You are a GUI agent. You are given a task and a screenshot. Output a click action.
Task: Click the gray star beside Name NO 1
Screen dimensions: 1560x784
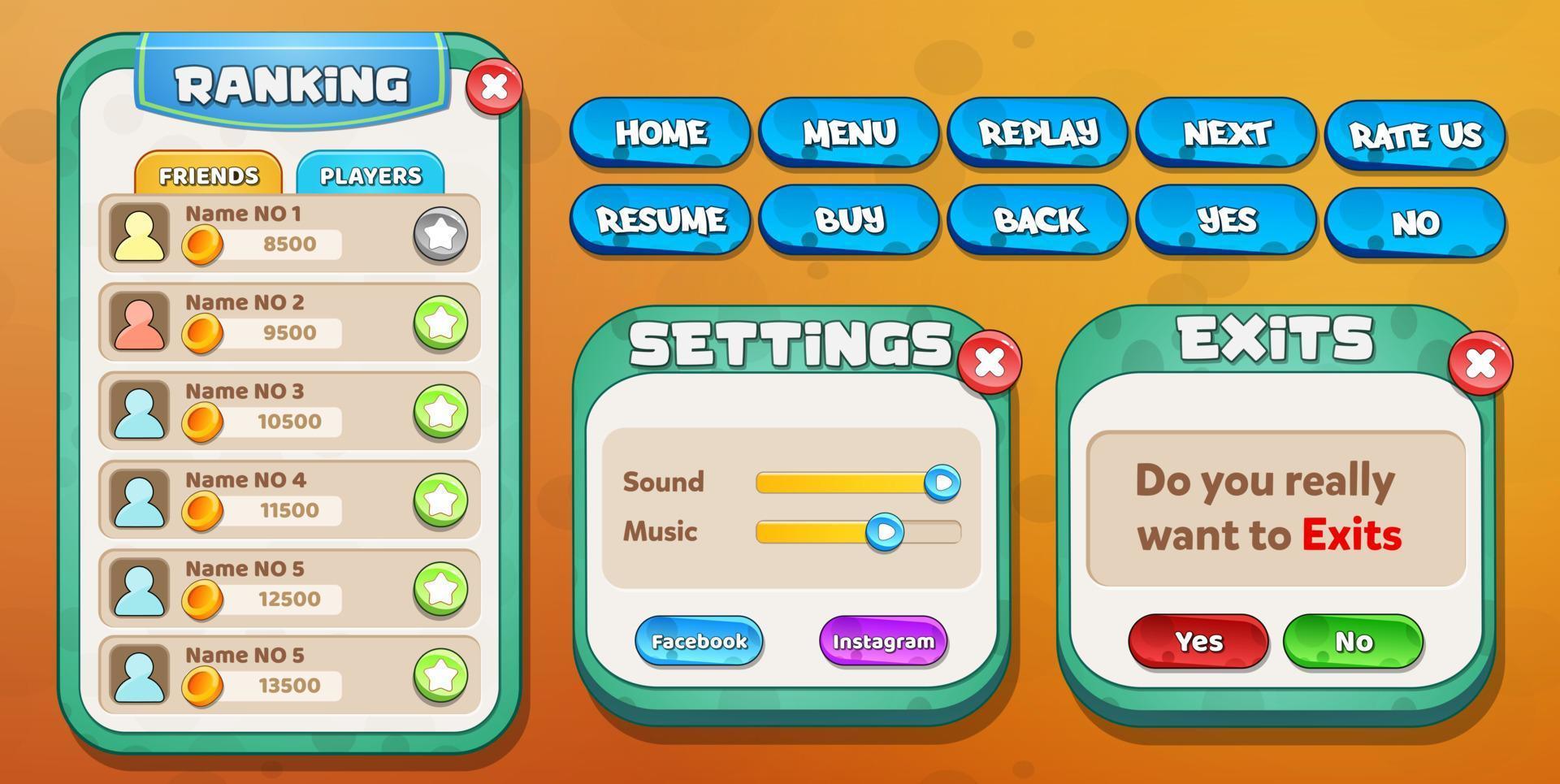[x=441, y=234]
